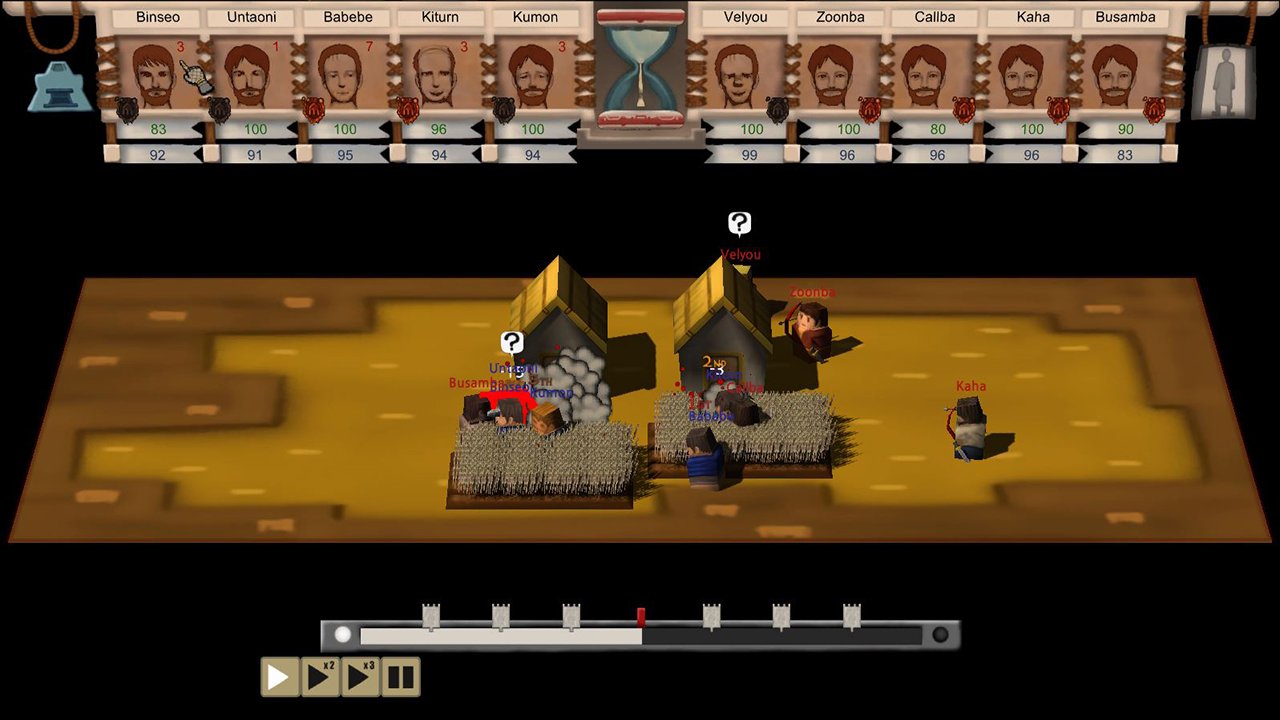Pause the battle replay
This screenshot has height=720, width=1280.
click(x=400, y=677)
